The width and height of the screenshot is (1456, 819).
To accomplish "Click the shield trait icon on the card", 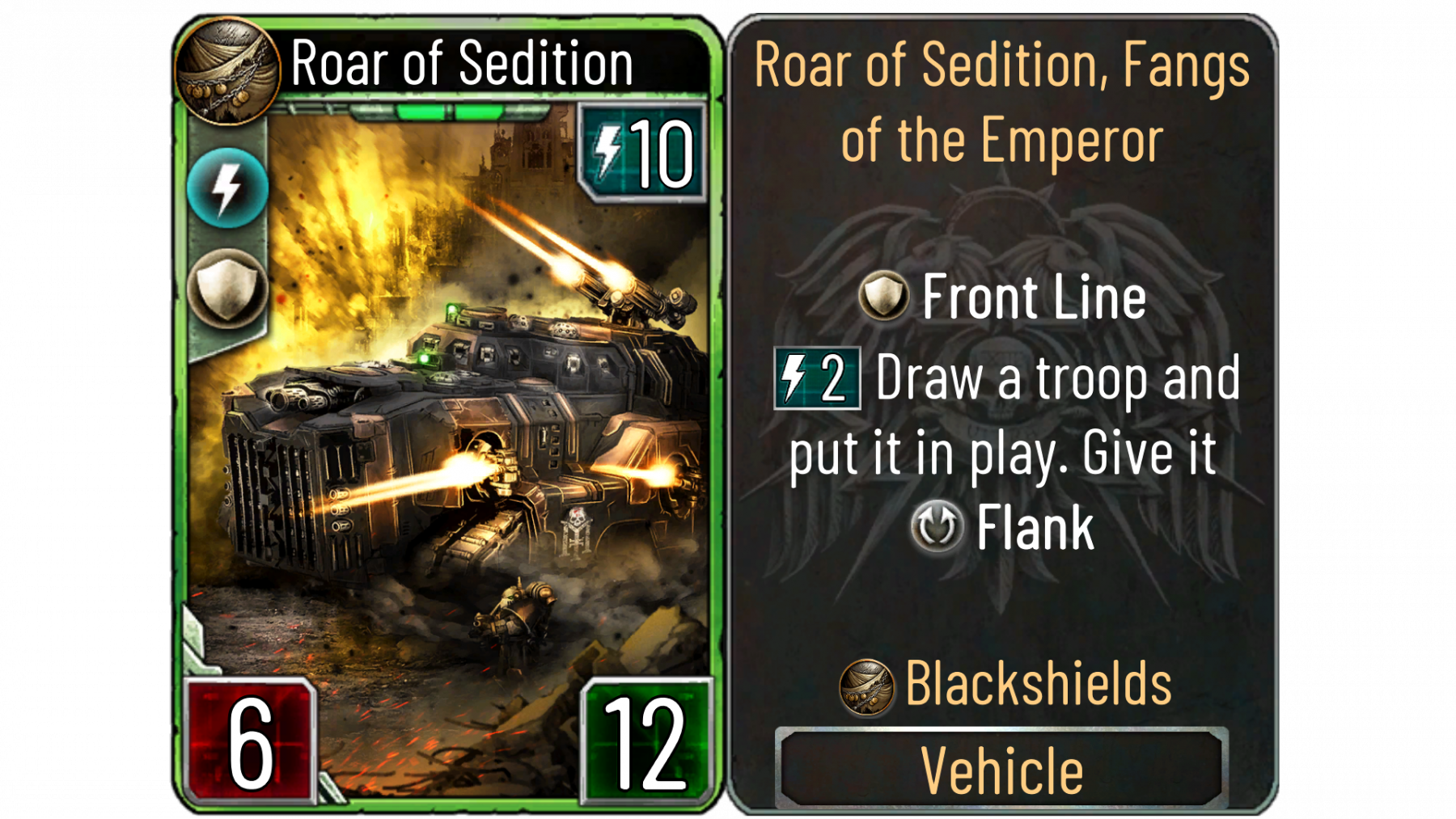I will coord(227,288).
